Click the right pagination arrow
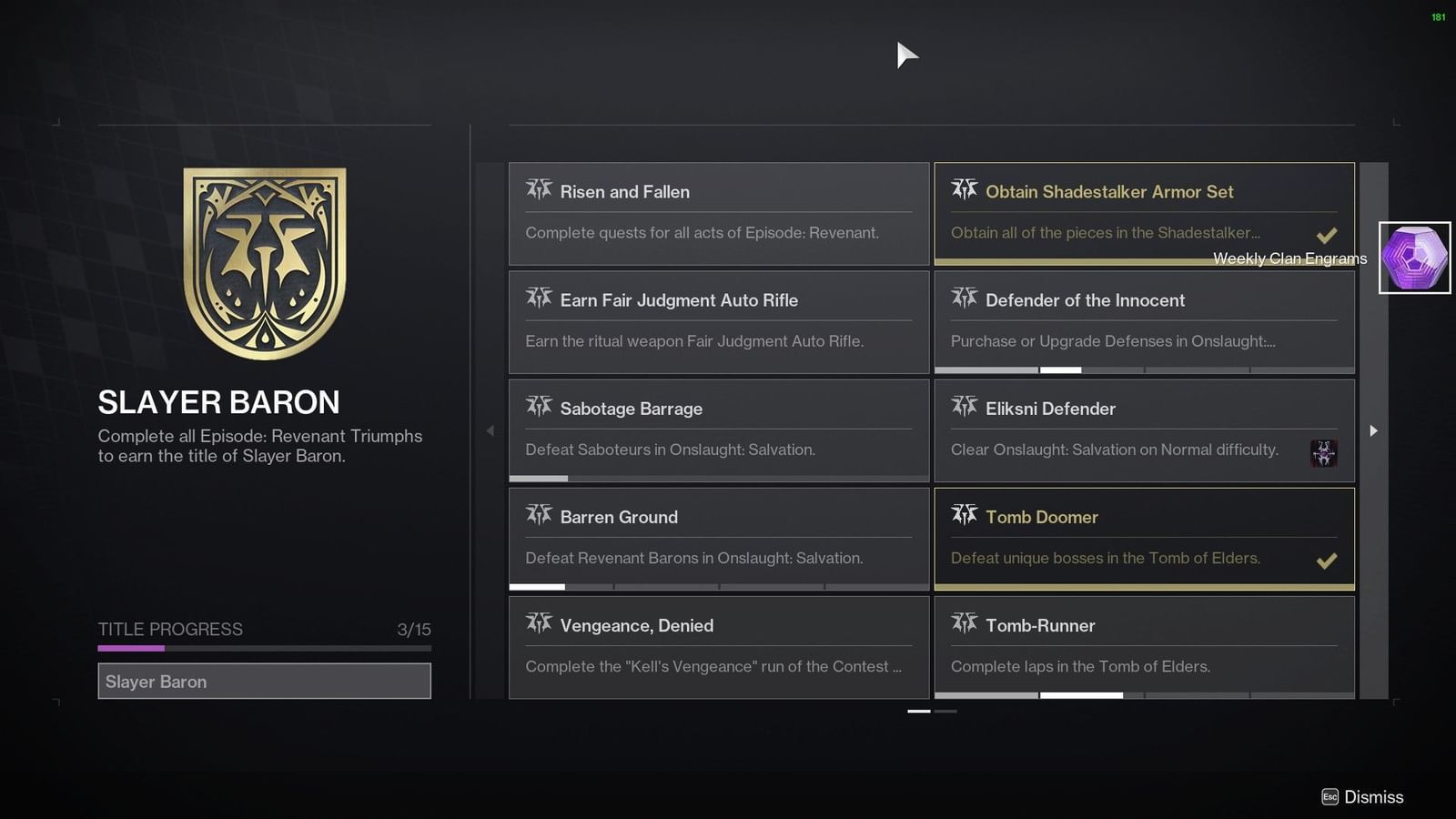 point(1373,430)
